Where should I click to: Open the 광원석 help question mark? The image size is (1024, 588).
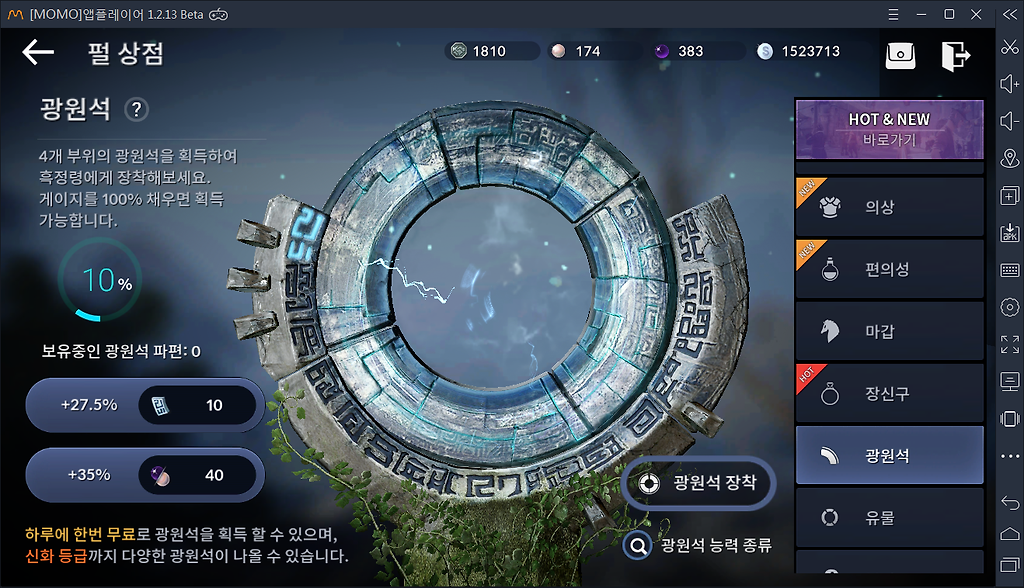tap(136, 109)
